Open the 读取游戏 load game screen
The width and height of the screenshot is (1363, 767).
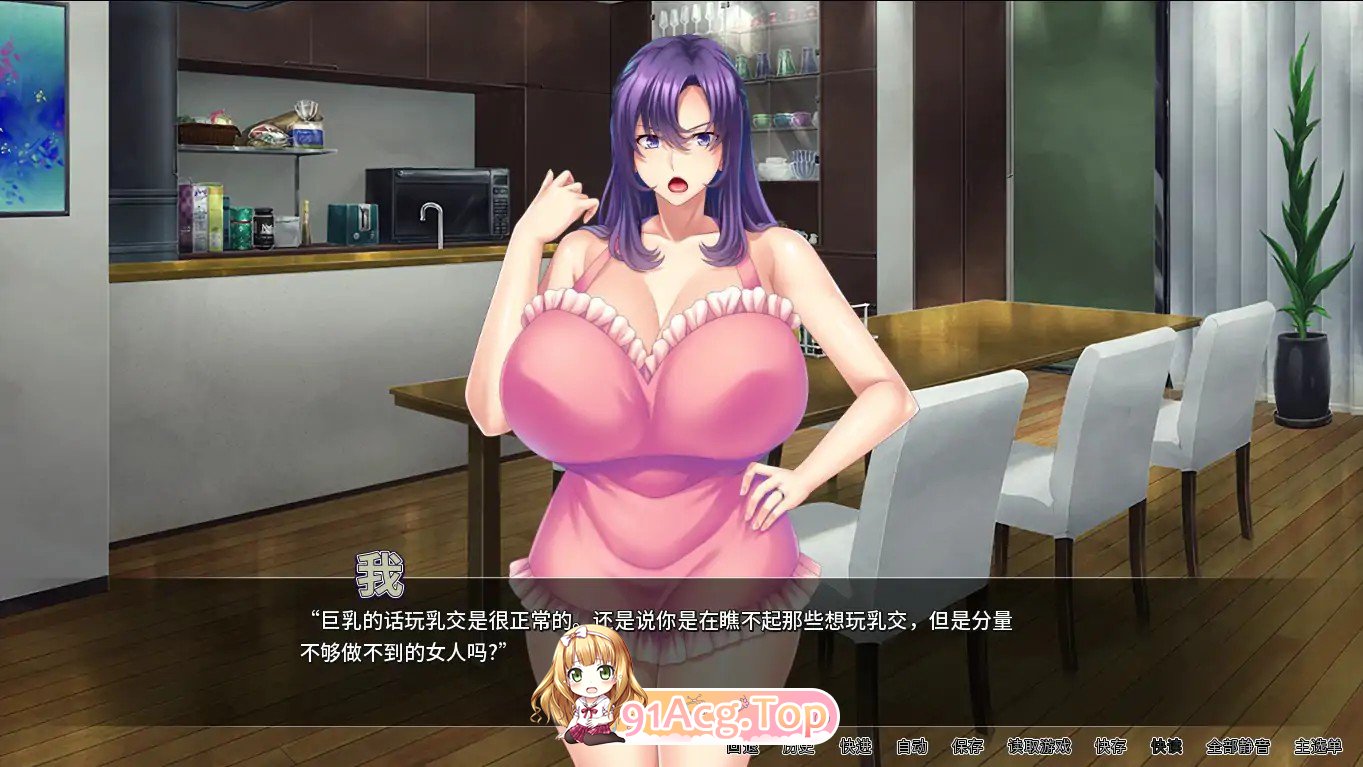point(1039,748)
